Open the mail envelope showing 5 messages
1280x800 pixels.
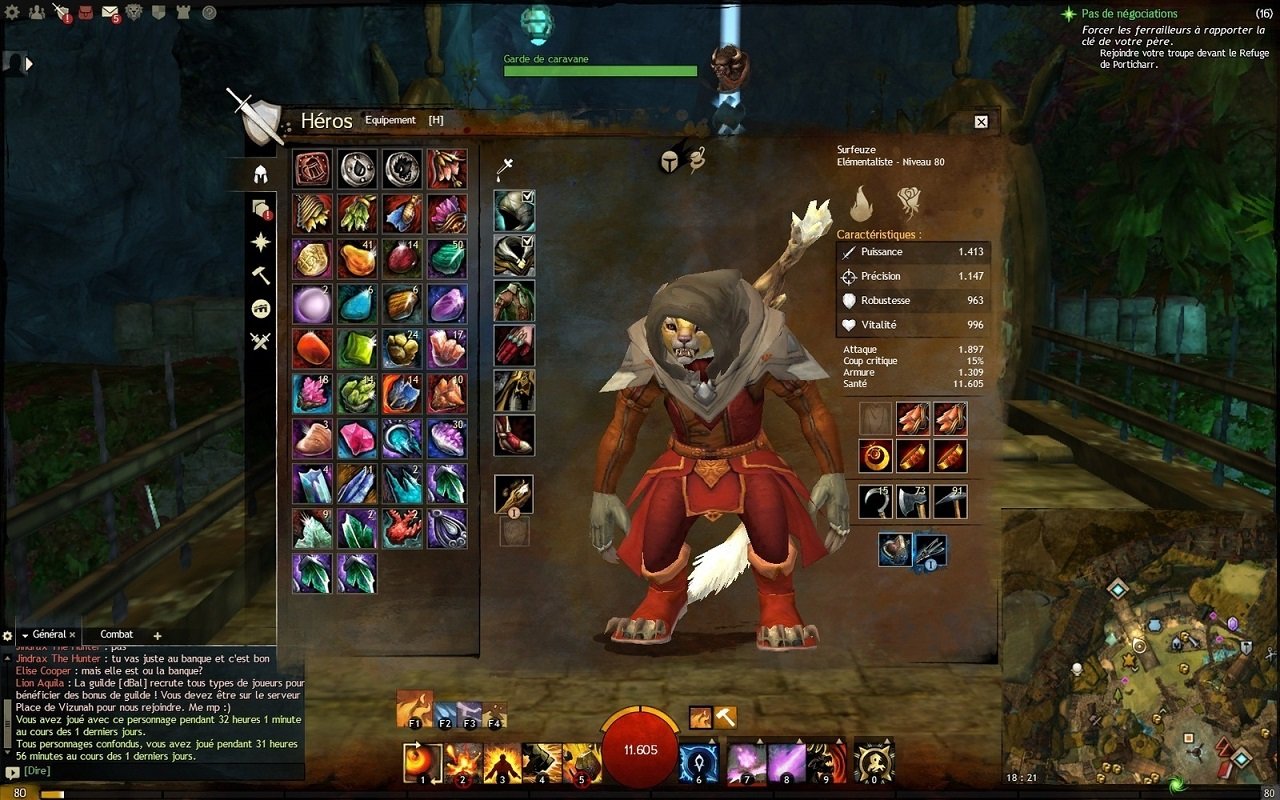109,12
